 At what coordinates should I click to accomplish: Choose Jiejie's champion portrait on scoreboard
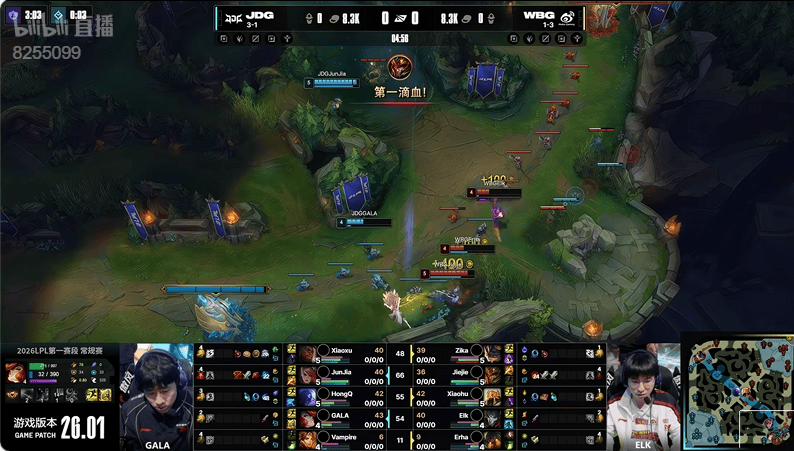pyautogui.click(x=491, y=374)
